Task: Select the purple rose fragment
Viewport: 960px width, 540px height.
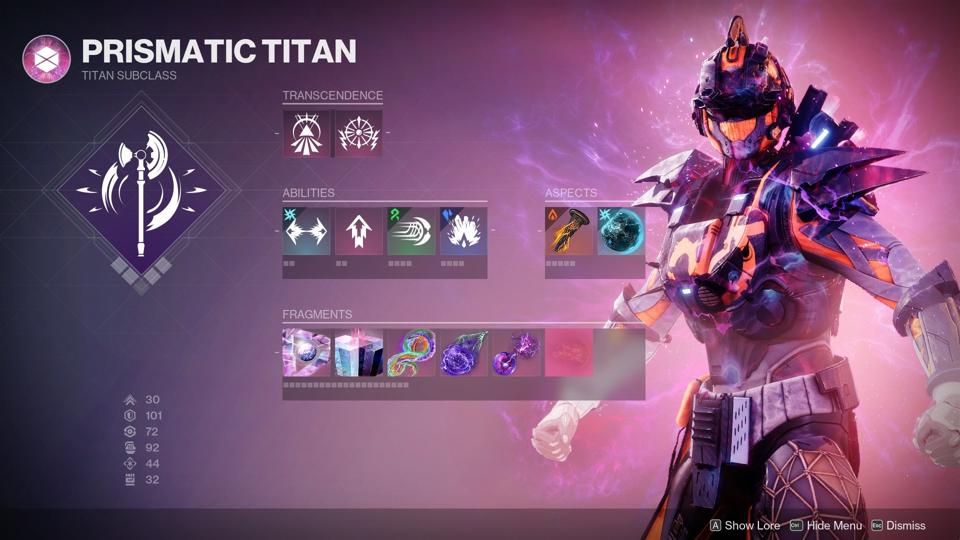Action: 463,353
